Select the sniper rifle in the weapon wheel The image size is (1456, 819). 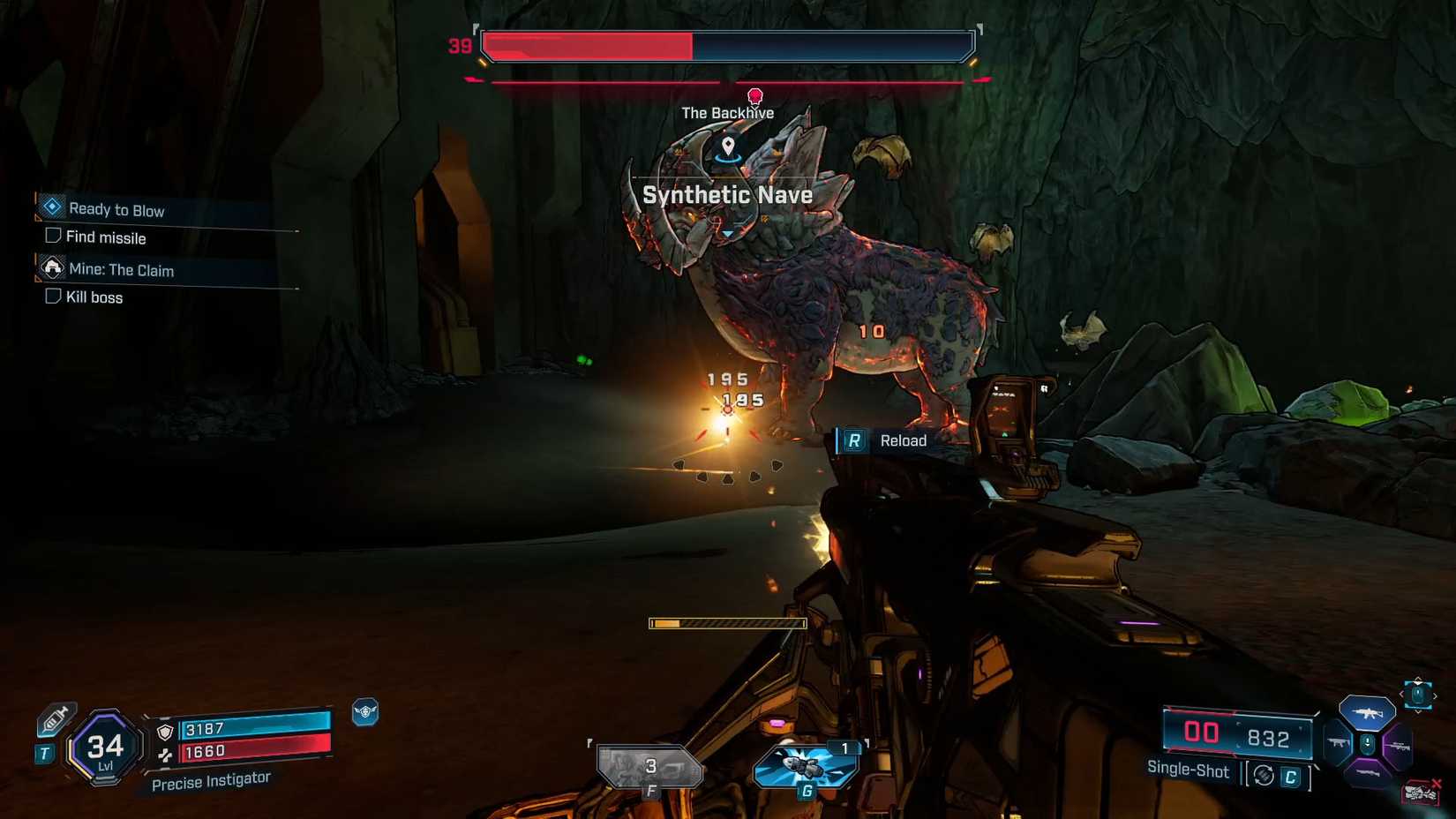1400,746
